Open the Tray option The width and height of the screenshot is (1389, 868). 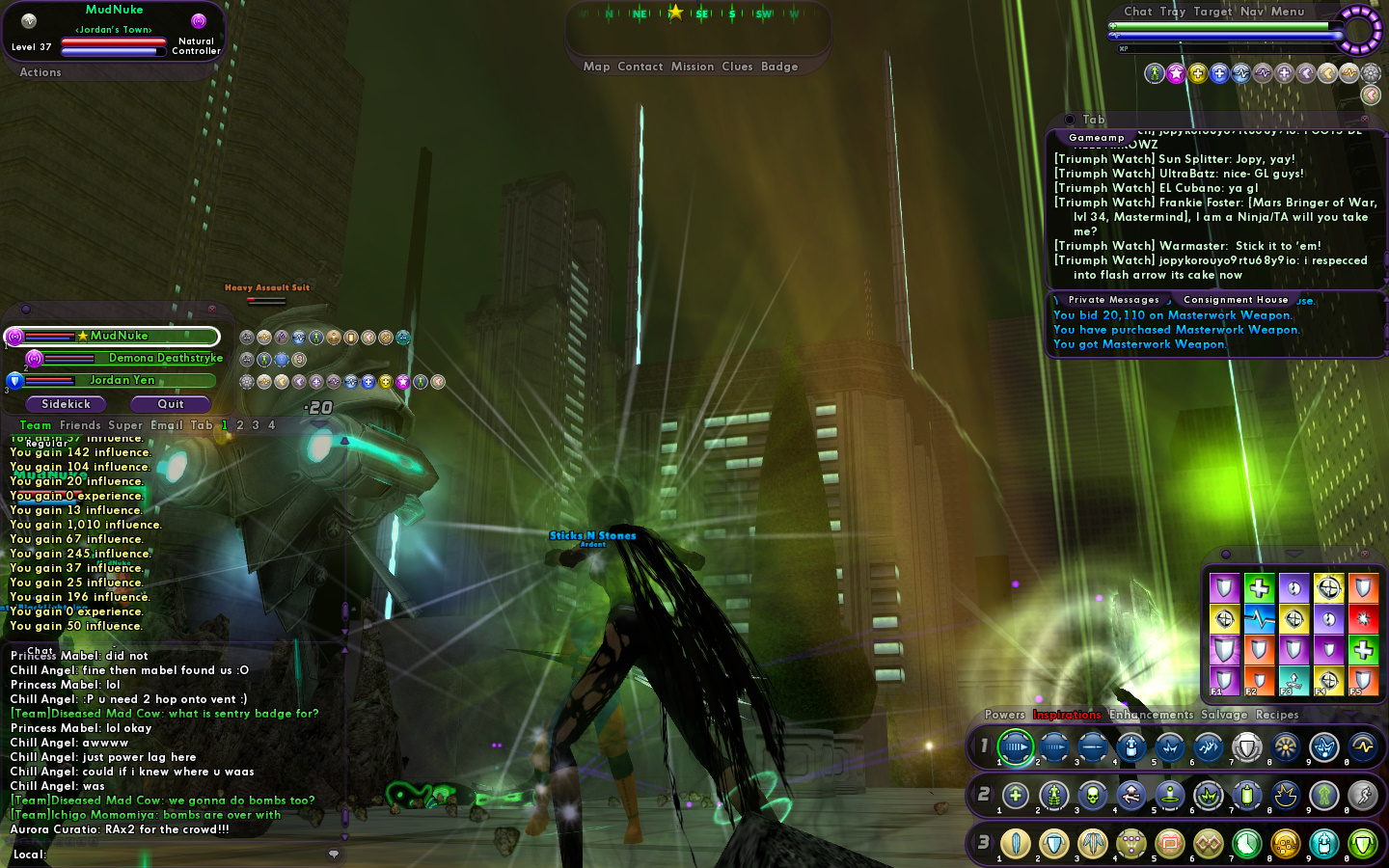click(1172, 12)
